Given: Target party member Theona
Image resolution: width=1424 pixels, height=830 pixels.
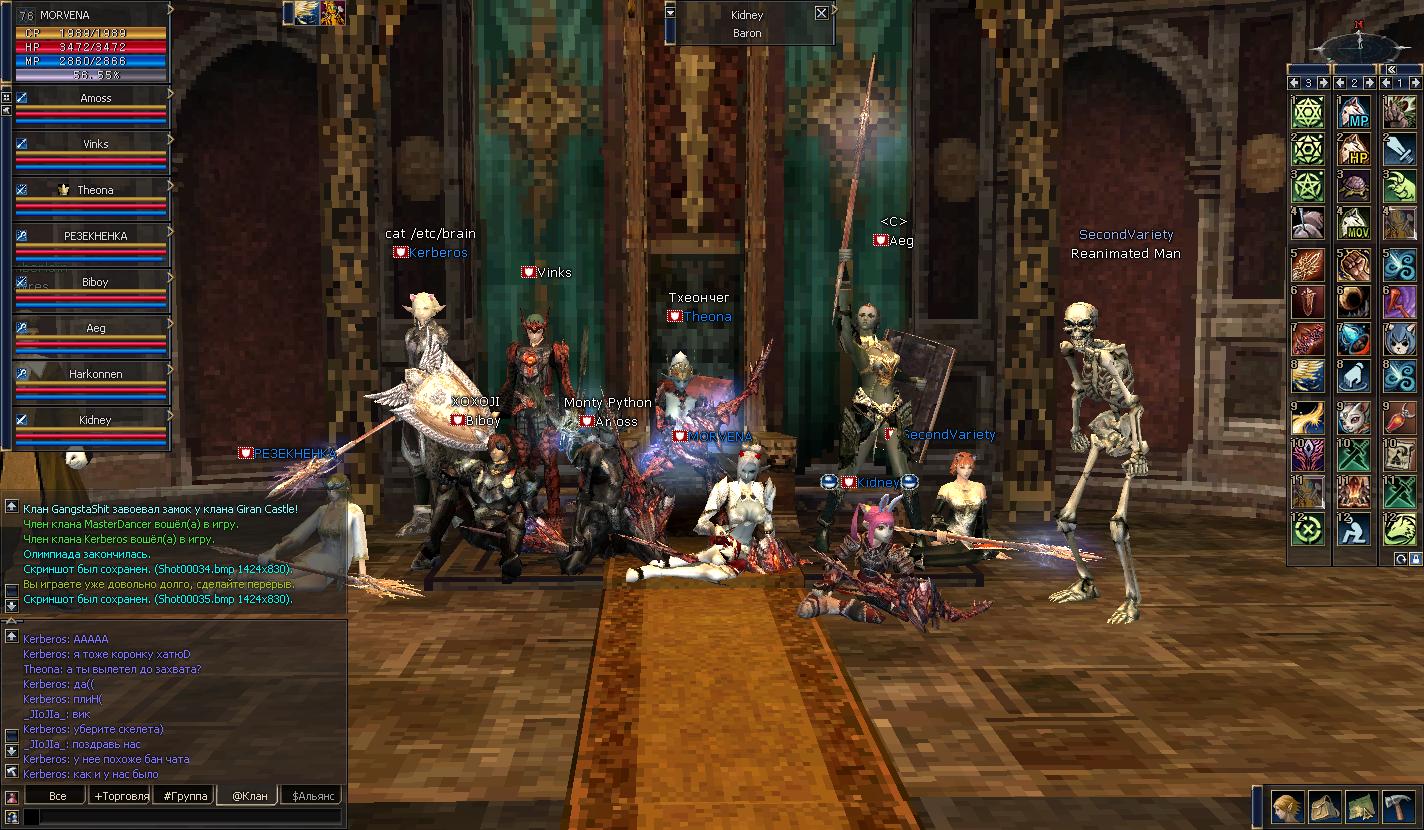Looking at the screenshot, I should click(x=96, y=190).
